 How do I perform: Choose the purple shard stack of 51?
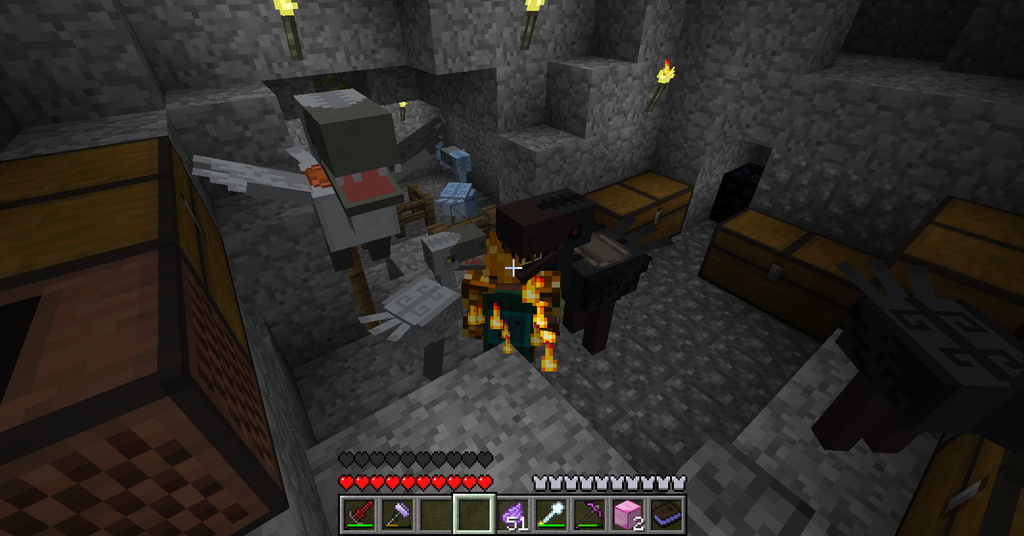pyautogui.click(x=512, y=514)
